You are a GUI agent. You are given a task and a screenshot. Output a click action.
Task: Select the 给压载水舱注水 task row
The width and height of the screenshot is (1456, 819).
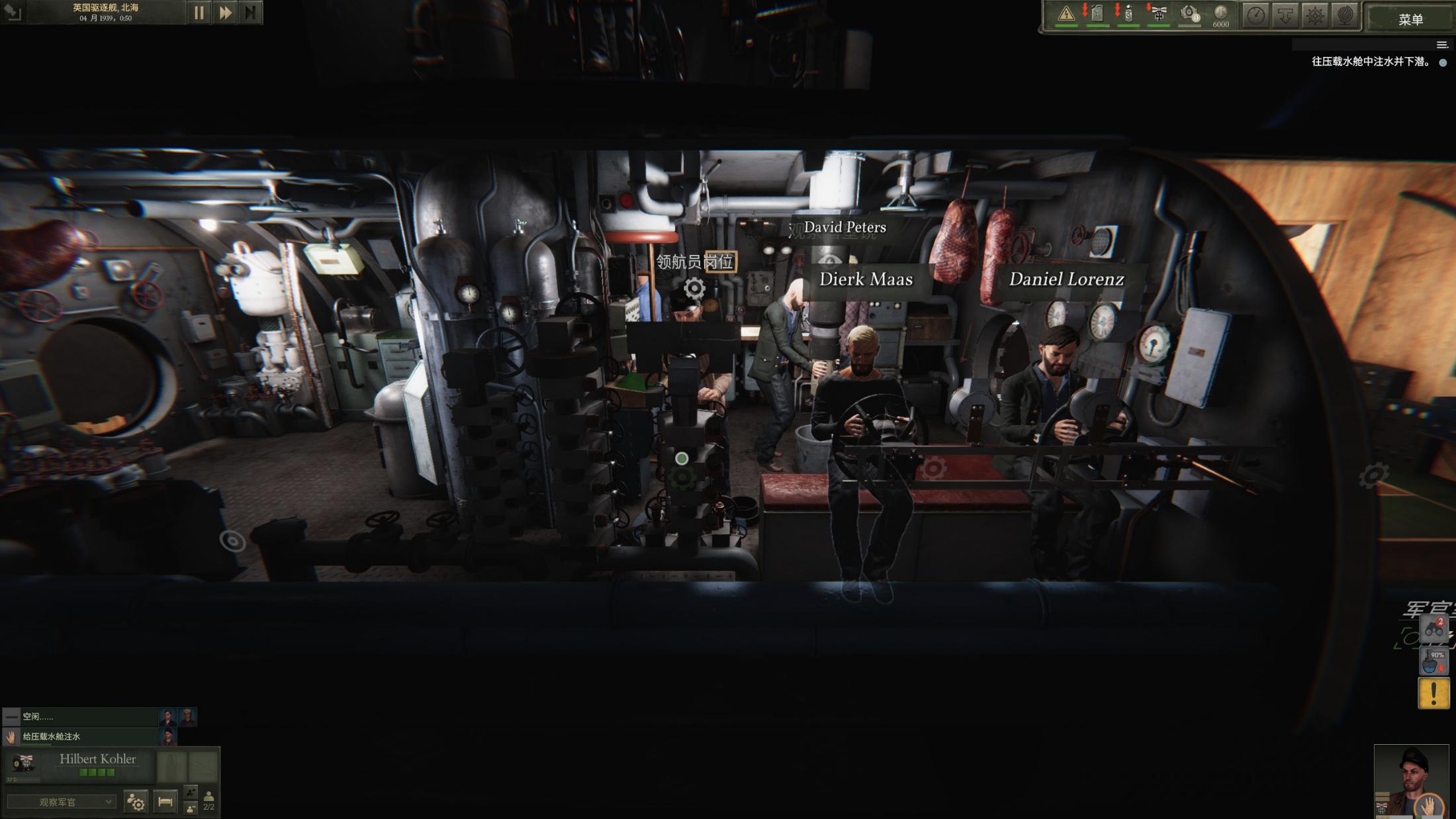(x=79, y=736)
